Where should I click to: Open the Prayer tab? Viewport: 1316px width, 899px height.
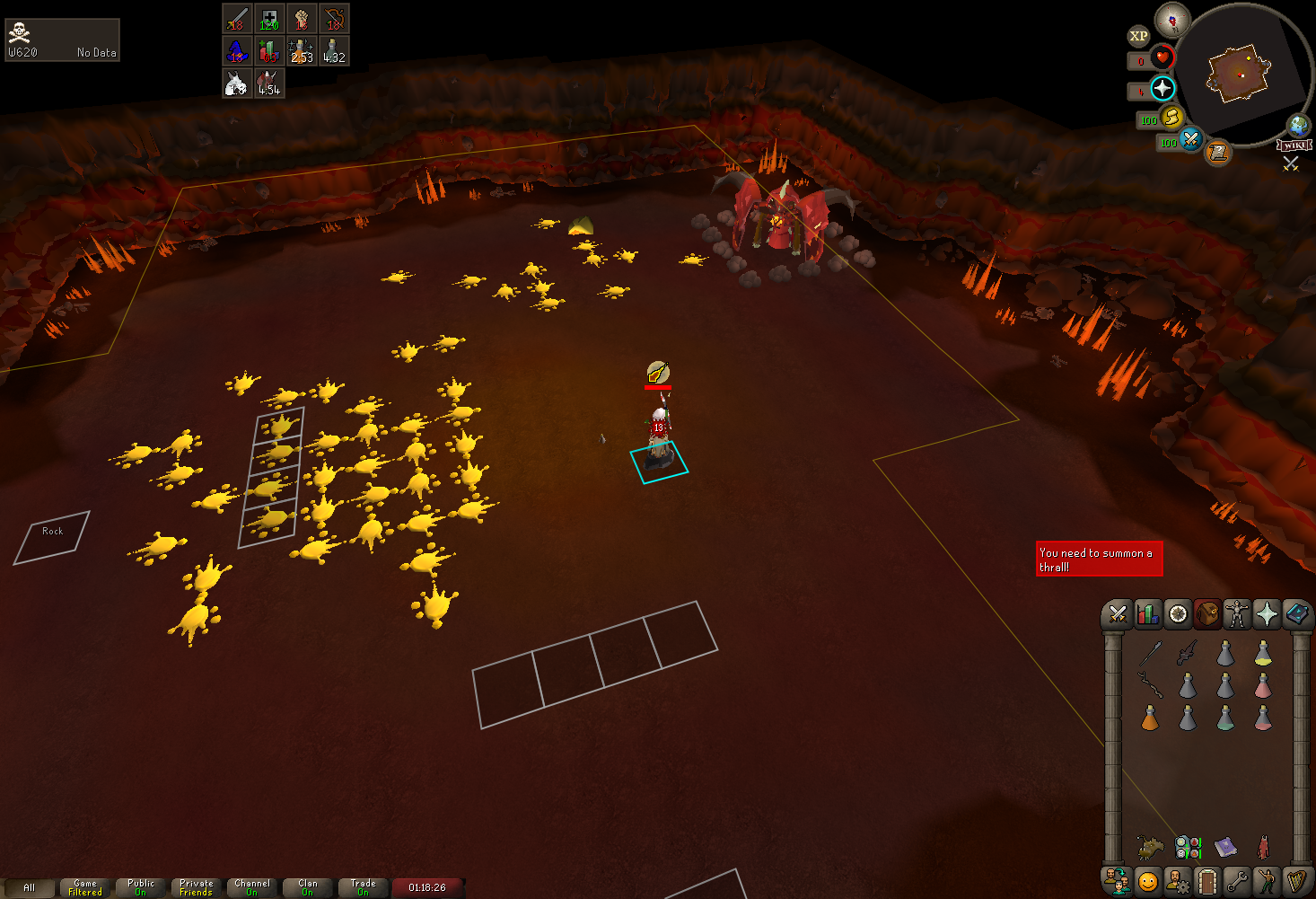[x=1267, y=614]
